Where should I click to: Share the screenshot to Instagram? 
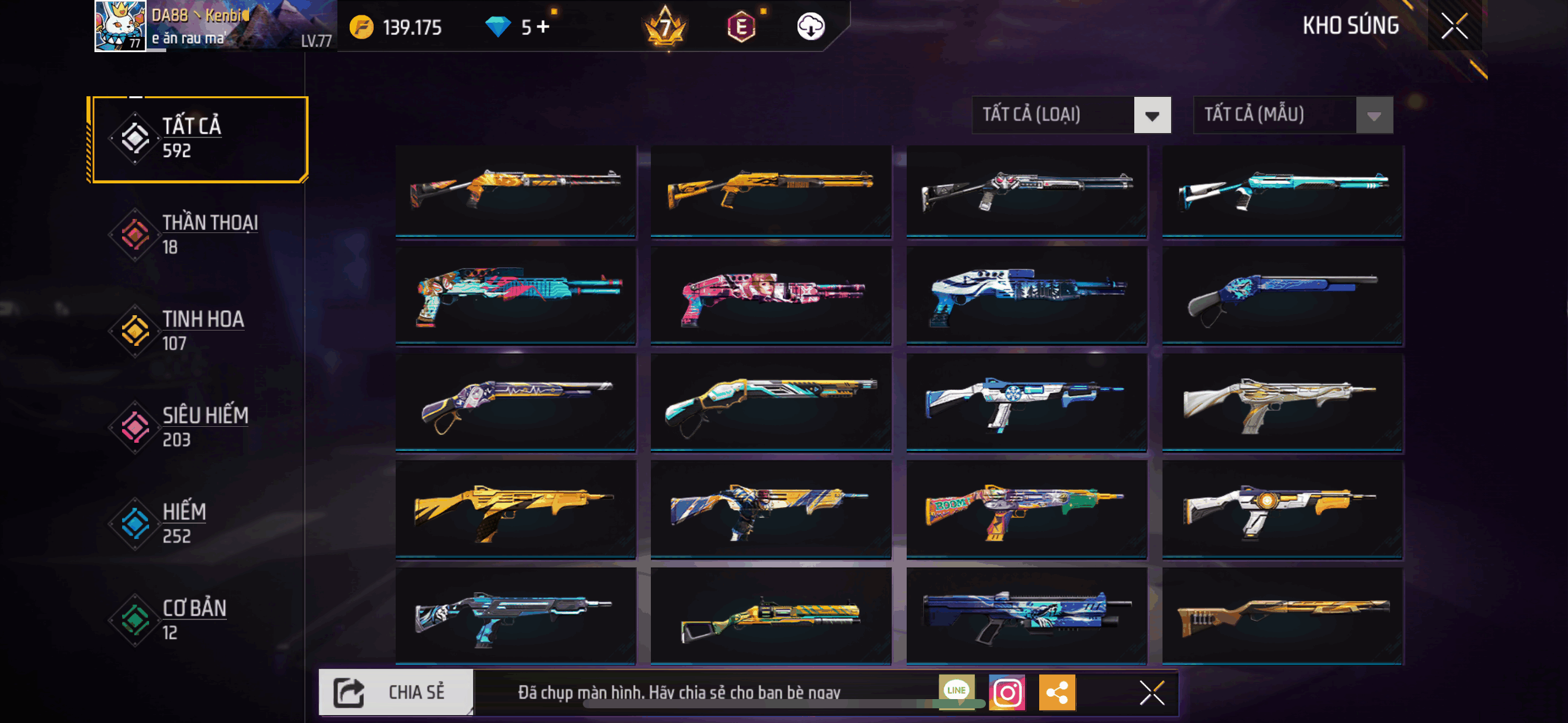point(1007,693)
